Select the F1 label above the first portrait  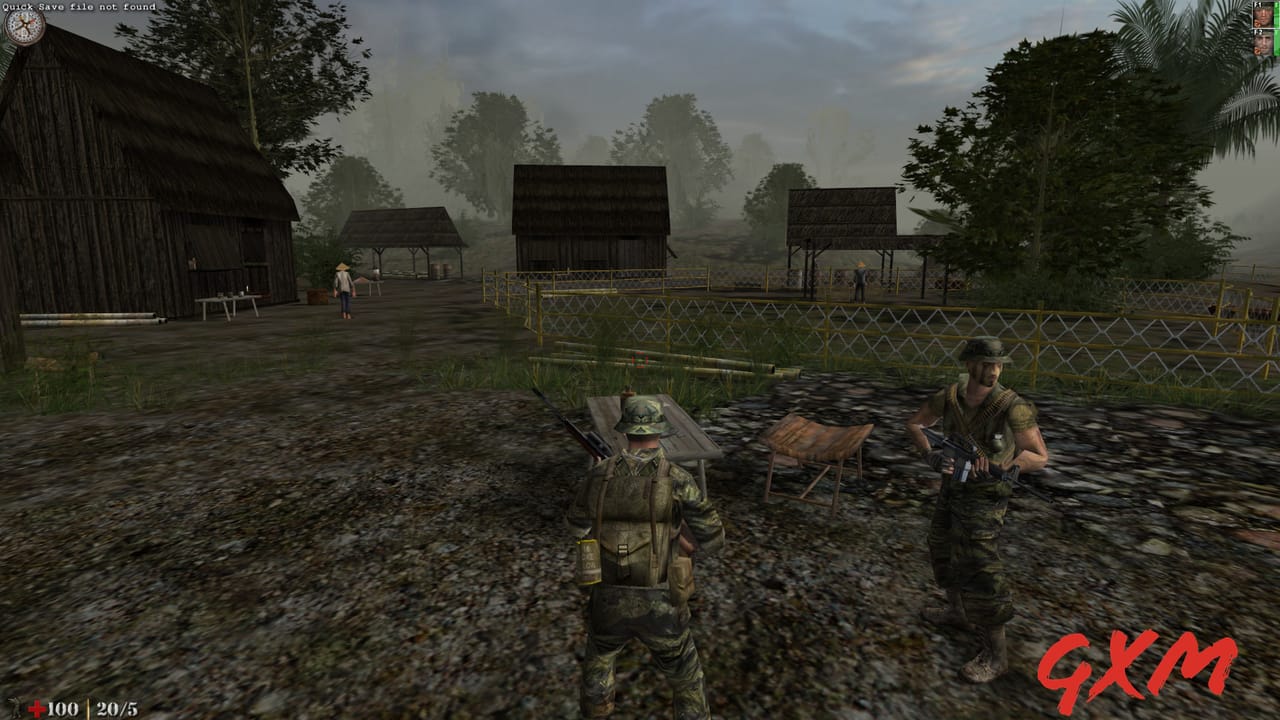click(1256, 3)
